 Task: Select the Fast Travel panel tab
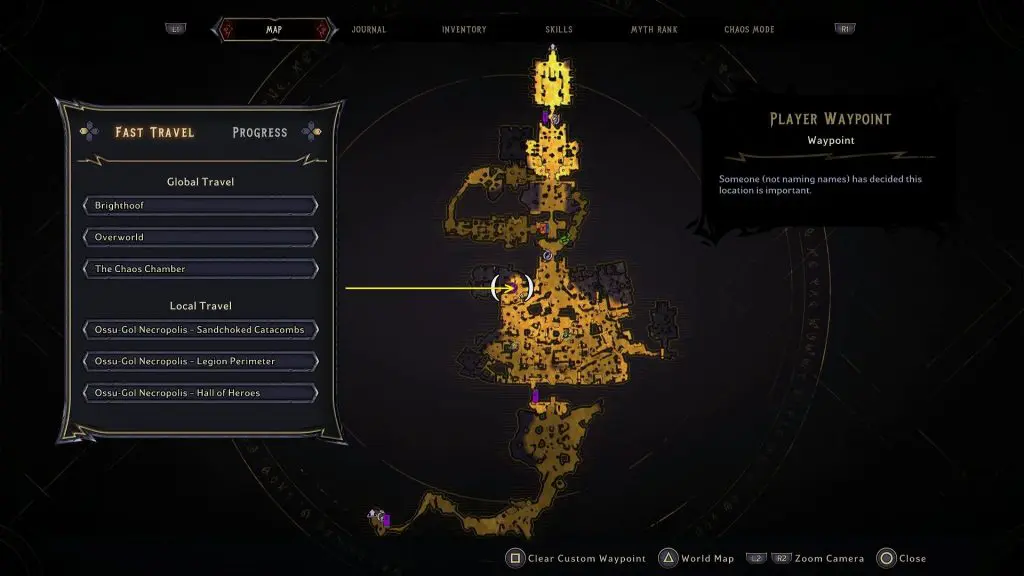(x=155, y=132)
